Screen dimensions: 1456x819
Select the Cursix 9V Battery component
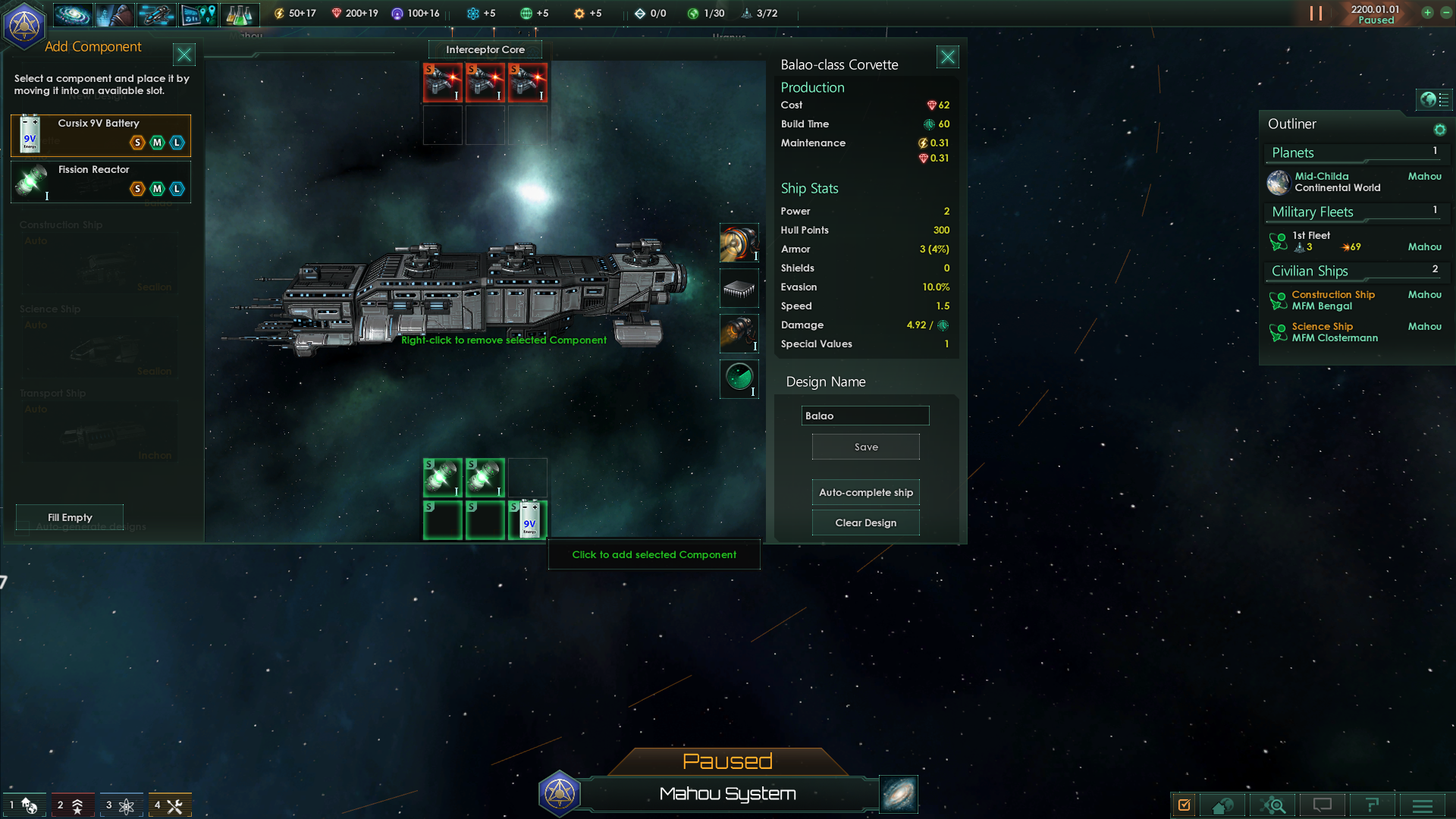coord(101,134)
